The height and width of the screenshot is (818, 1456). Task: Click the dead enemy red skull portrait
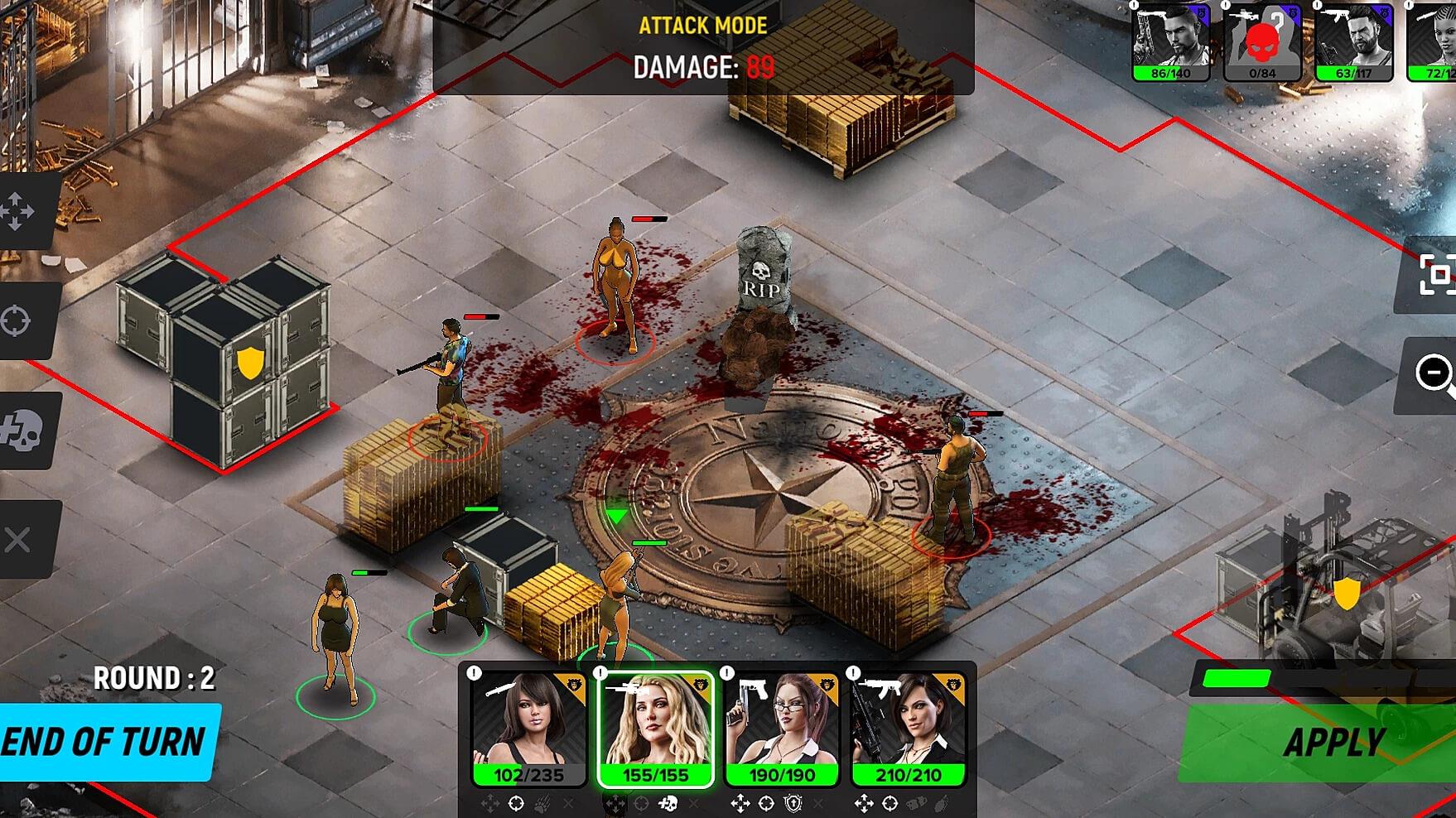[1261, 41]
